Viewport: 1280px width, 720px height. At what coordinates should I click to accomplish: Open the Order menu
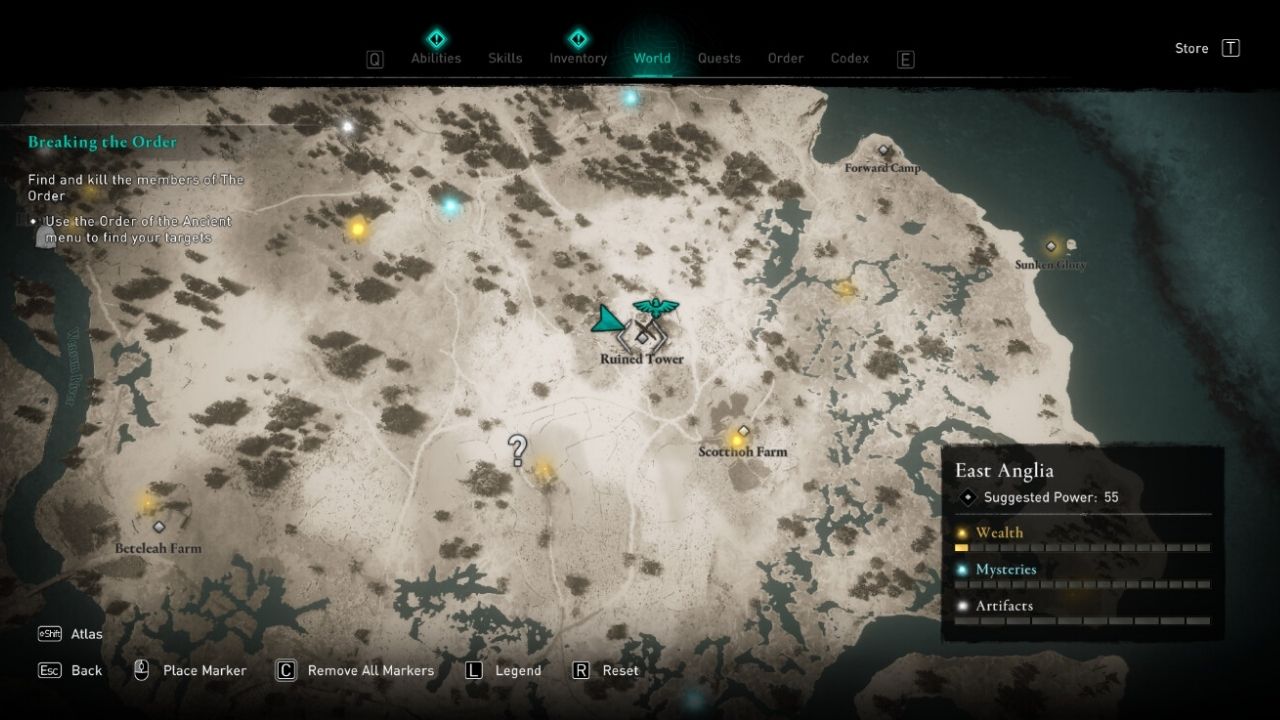[x=785, y=58]
